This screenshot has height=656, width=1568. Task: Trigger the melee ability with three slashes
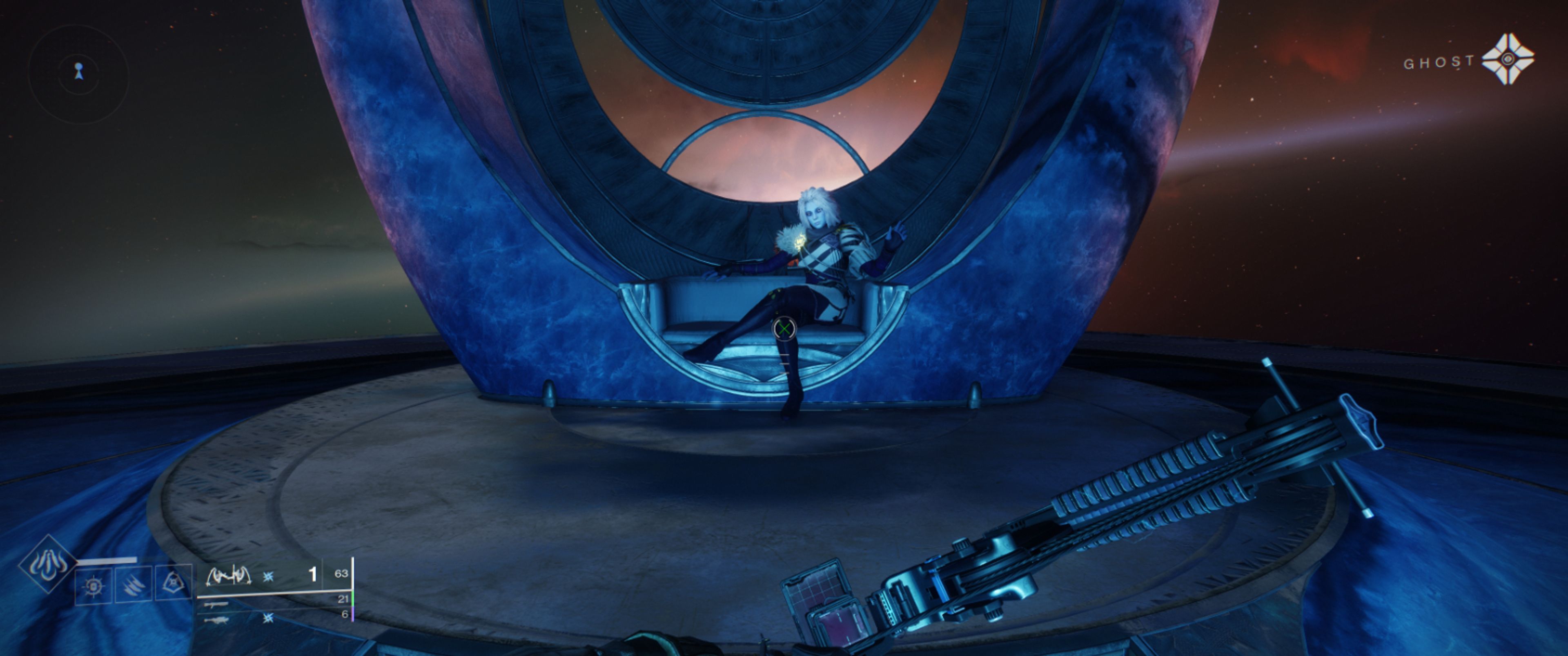(x=133, y=585)
